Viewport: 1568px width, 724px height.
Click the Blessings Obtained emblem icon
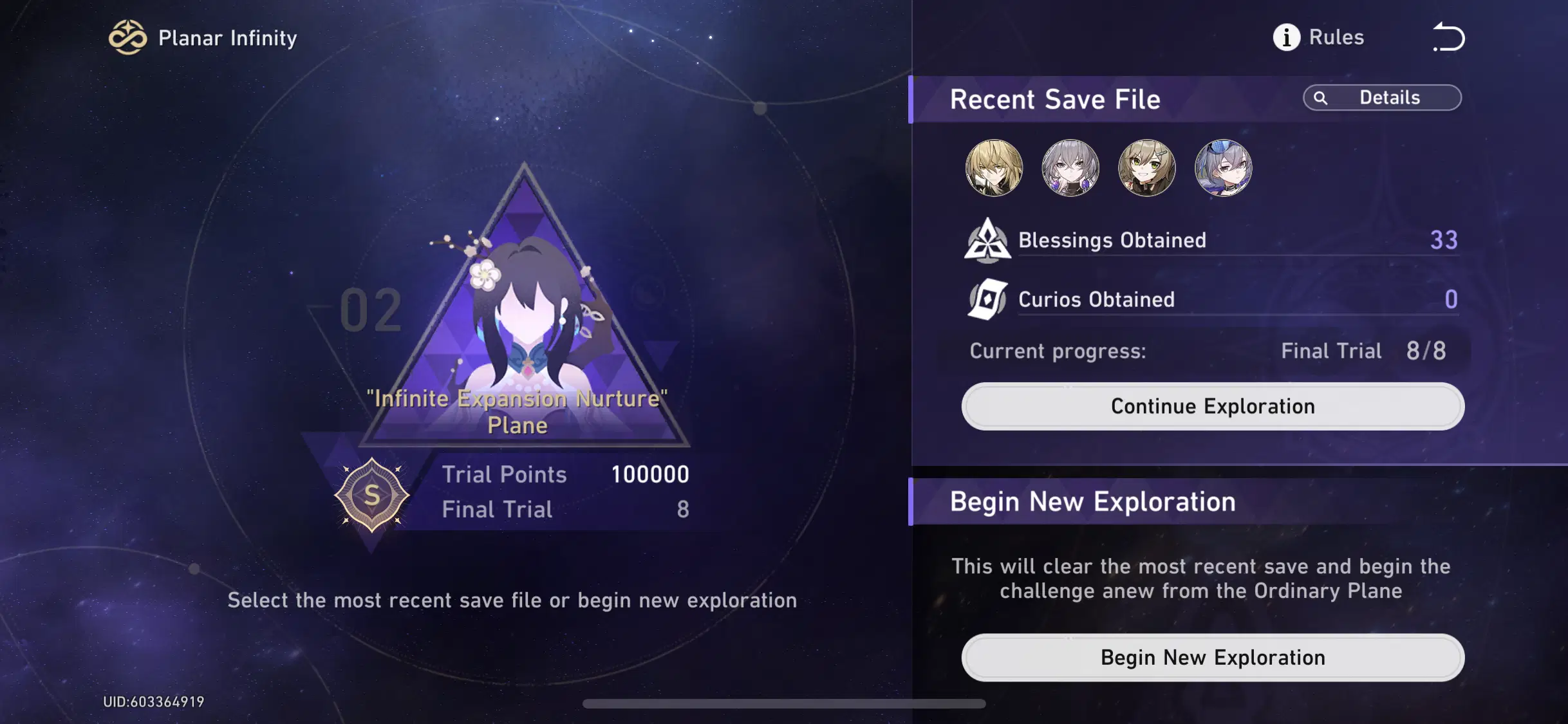(988, 240)
